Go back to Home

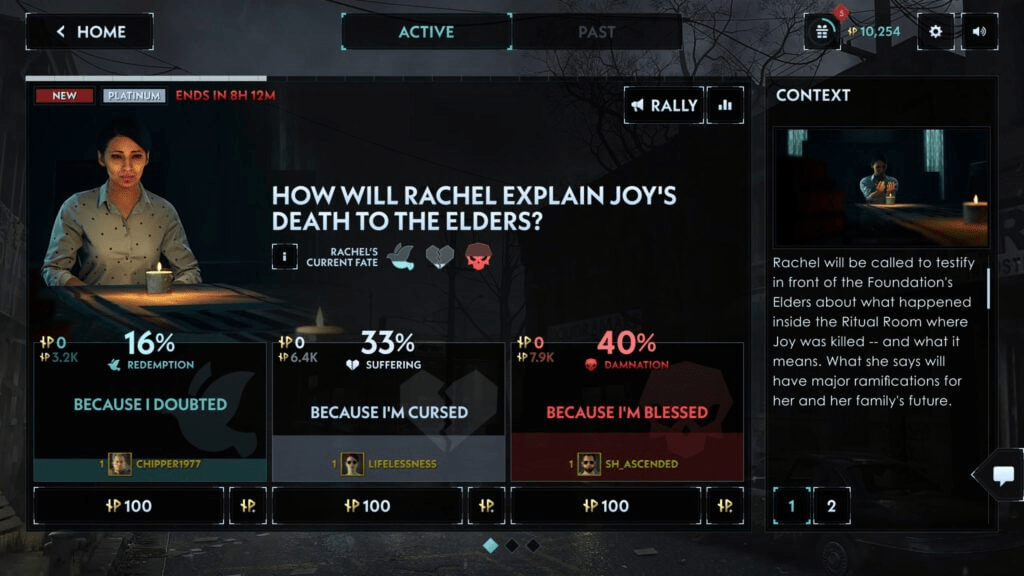tap(89, 32)
